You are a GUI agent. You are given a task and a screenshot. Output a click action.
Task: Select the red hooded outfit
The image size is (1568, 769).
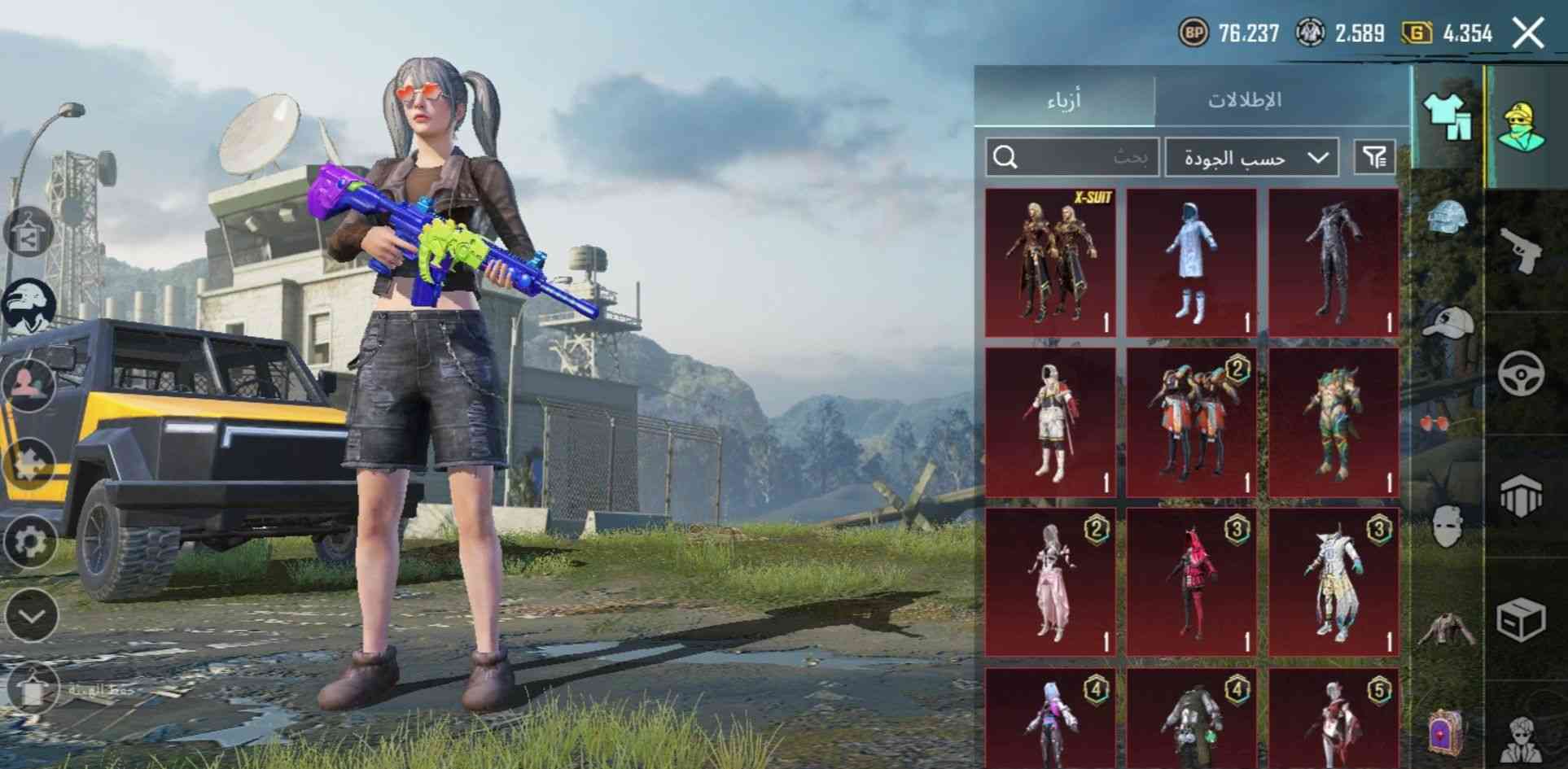pos(1192,582)
